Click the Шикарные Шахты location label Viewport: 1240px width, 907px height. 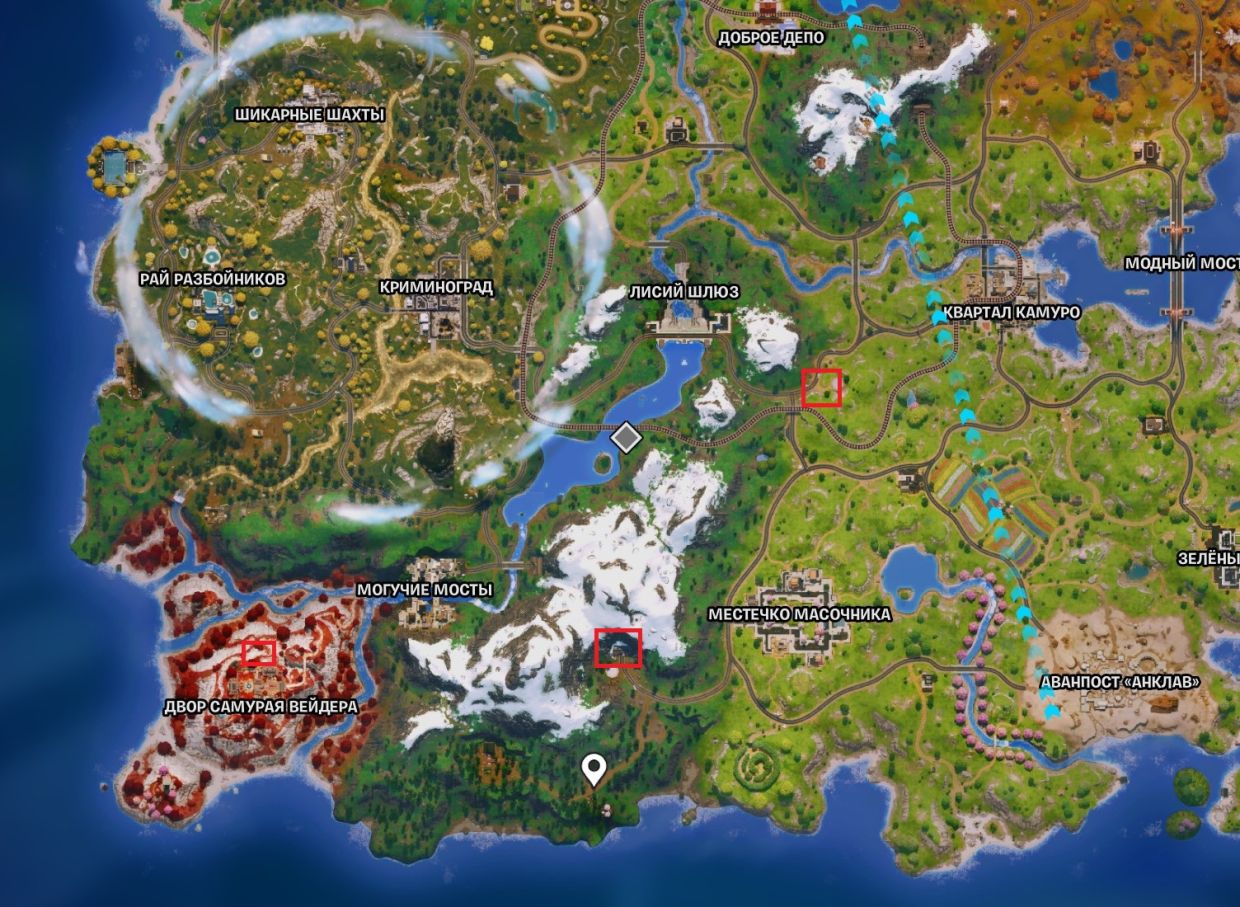click(x=310, y=115)
